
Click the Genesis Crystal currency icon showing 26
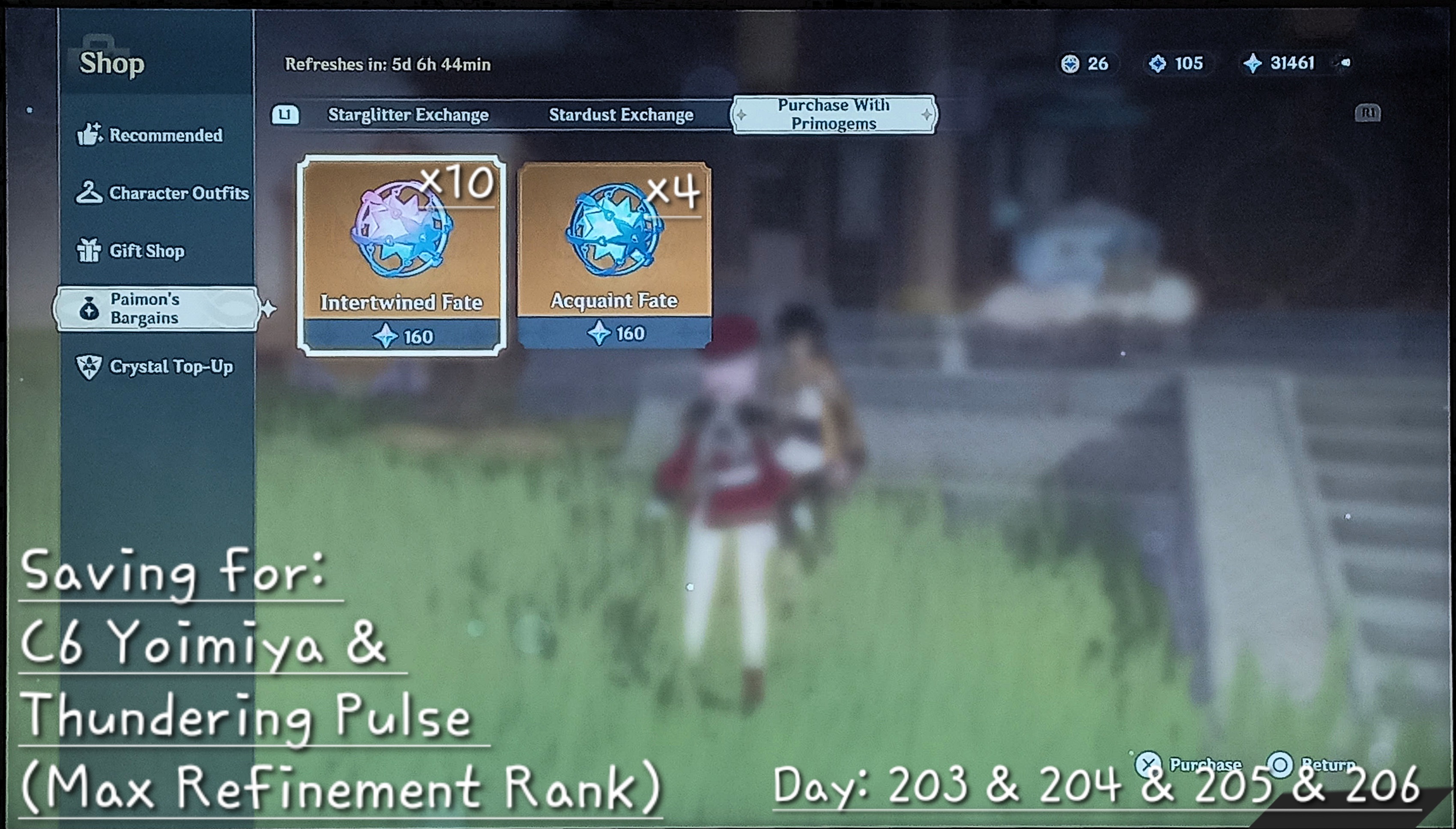(x=1072, y=64)
